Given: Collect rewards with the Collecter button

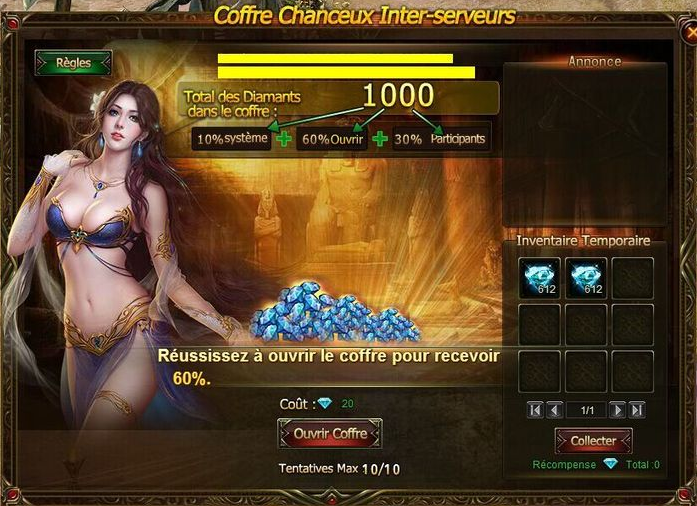Looking at the screenshot, I should 593,441.
